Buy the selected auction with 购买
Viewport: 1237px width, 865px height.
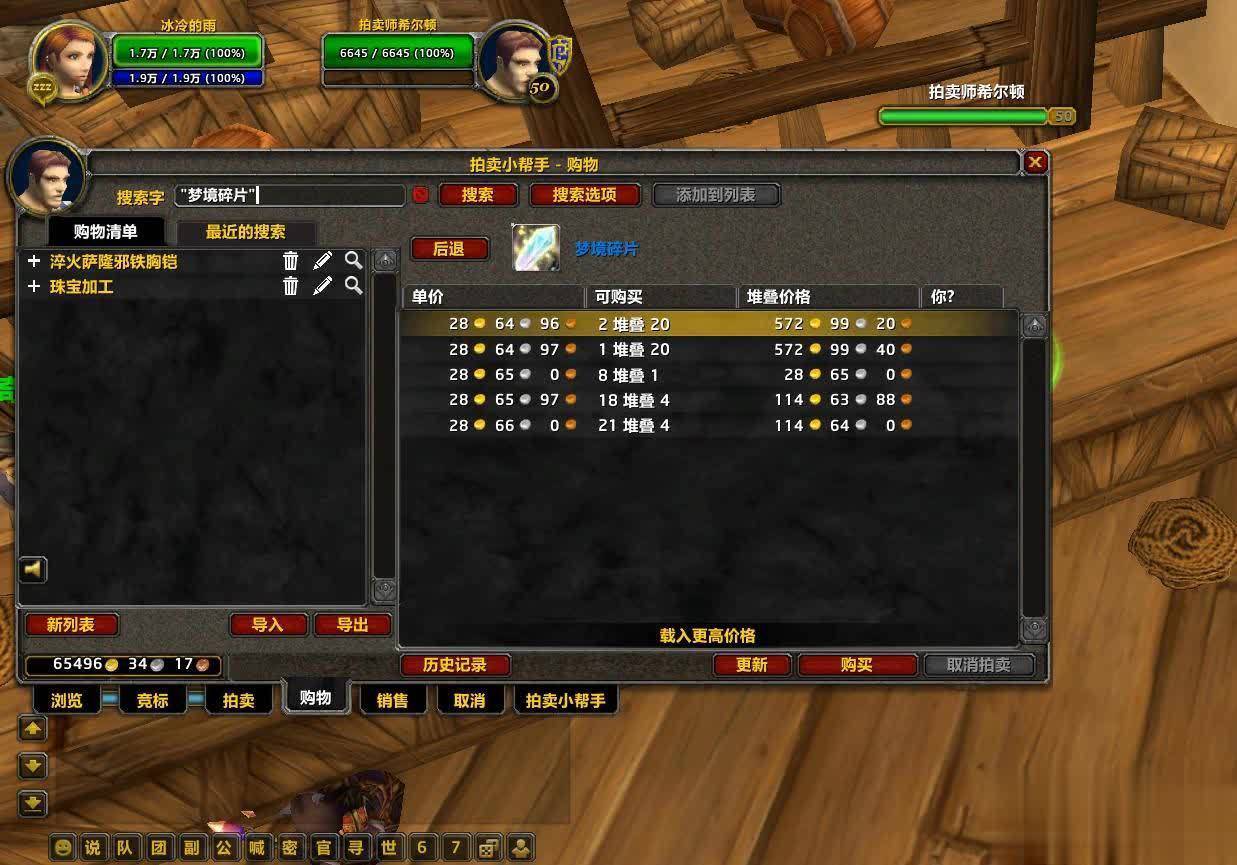(x=857, y=665)
